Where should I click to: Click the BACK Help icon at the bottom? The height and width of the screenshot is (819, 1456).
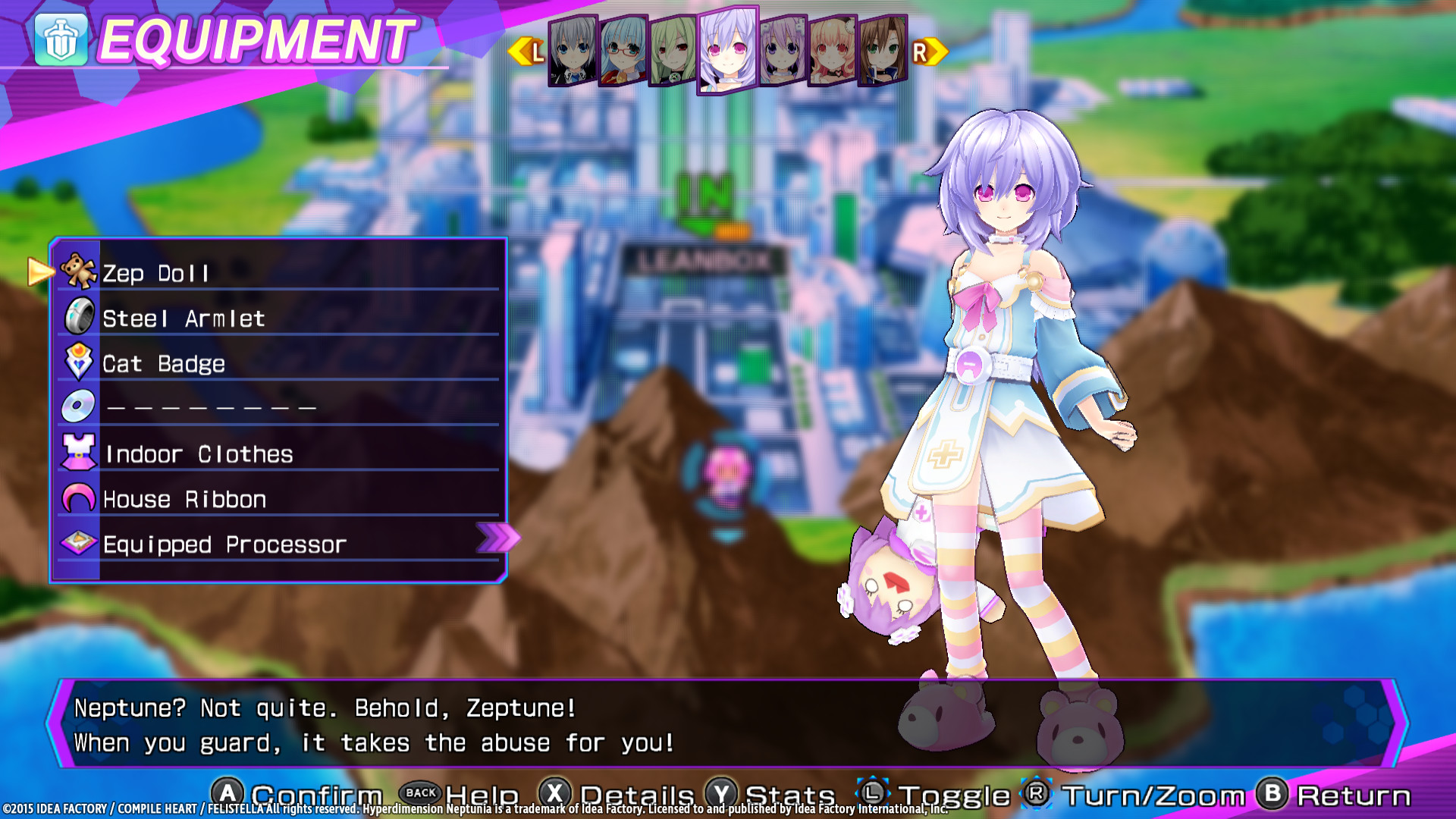point(421,793)
